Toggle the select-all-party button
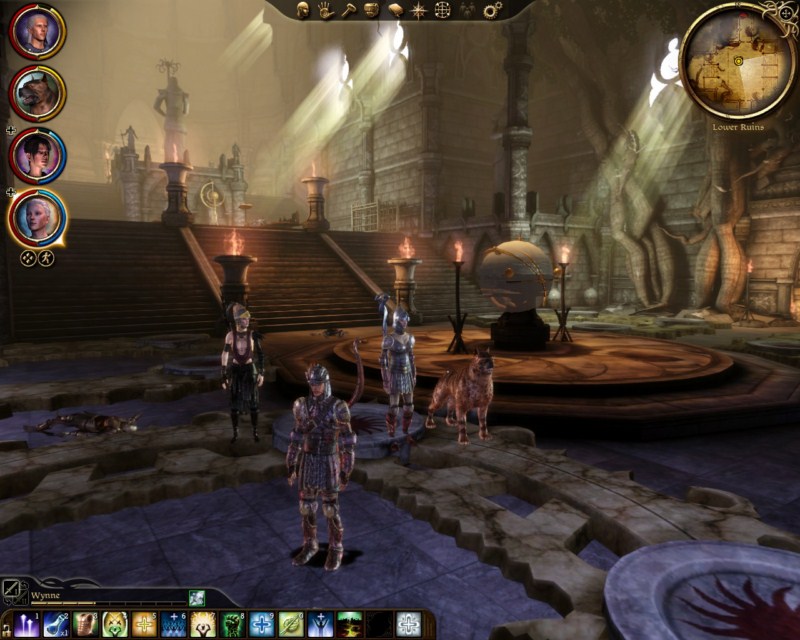 [28, 258]
